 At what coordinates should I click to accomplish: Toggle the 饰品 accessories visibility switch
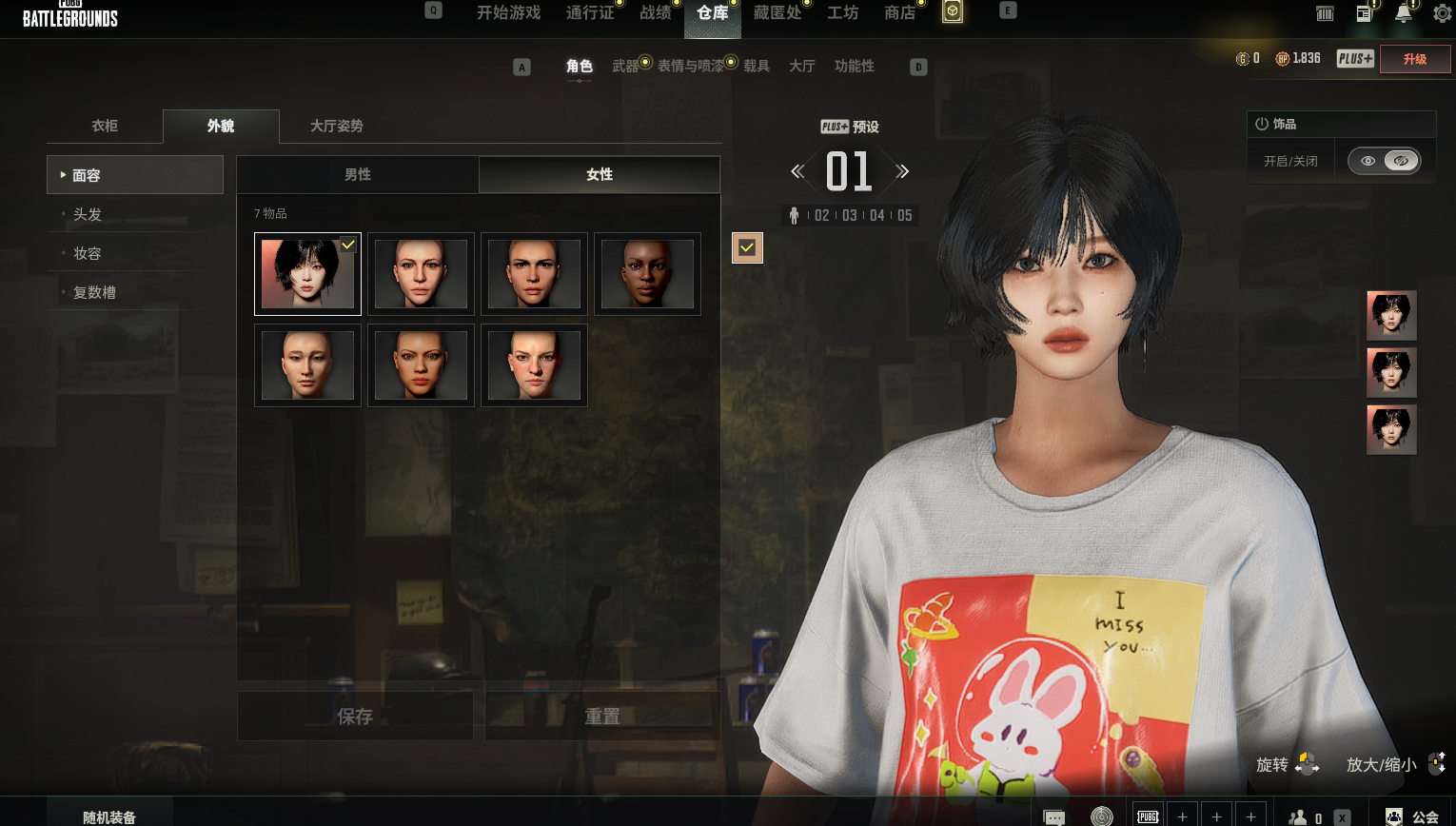(1385, 161)
